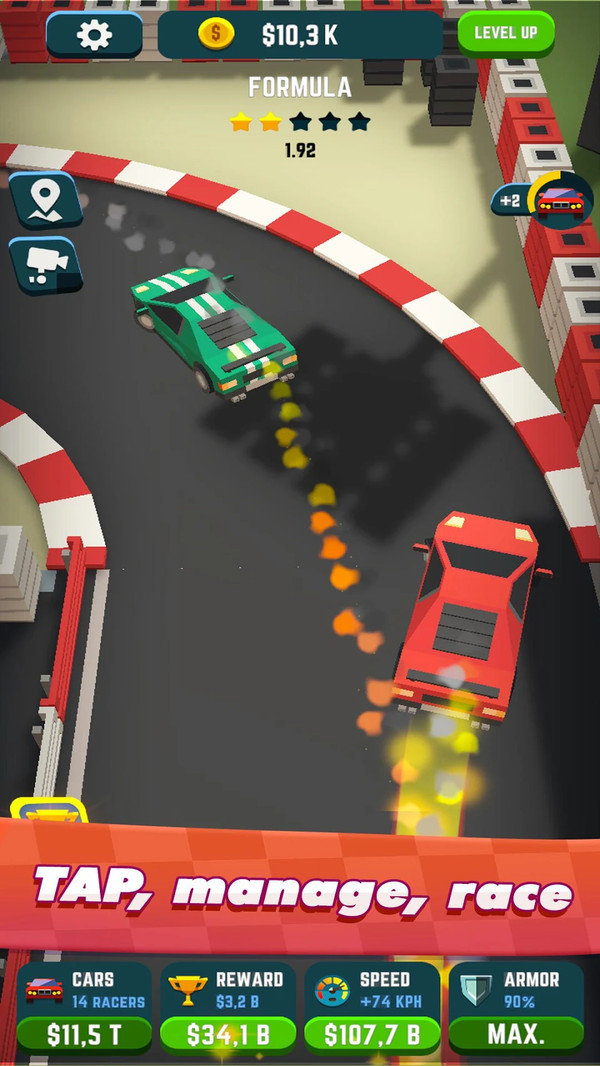This screenshot has height=1066, width=600.
Task: Tap the +2 red car bonus icon
Action: 545,201
